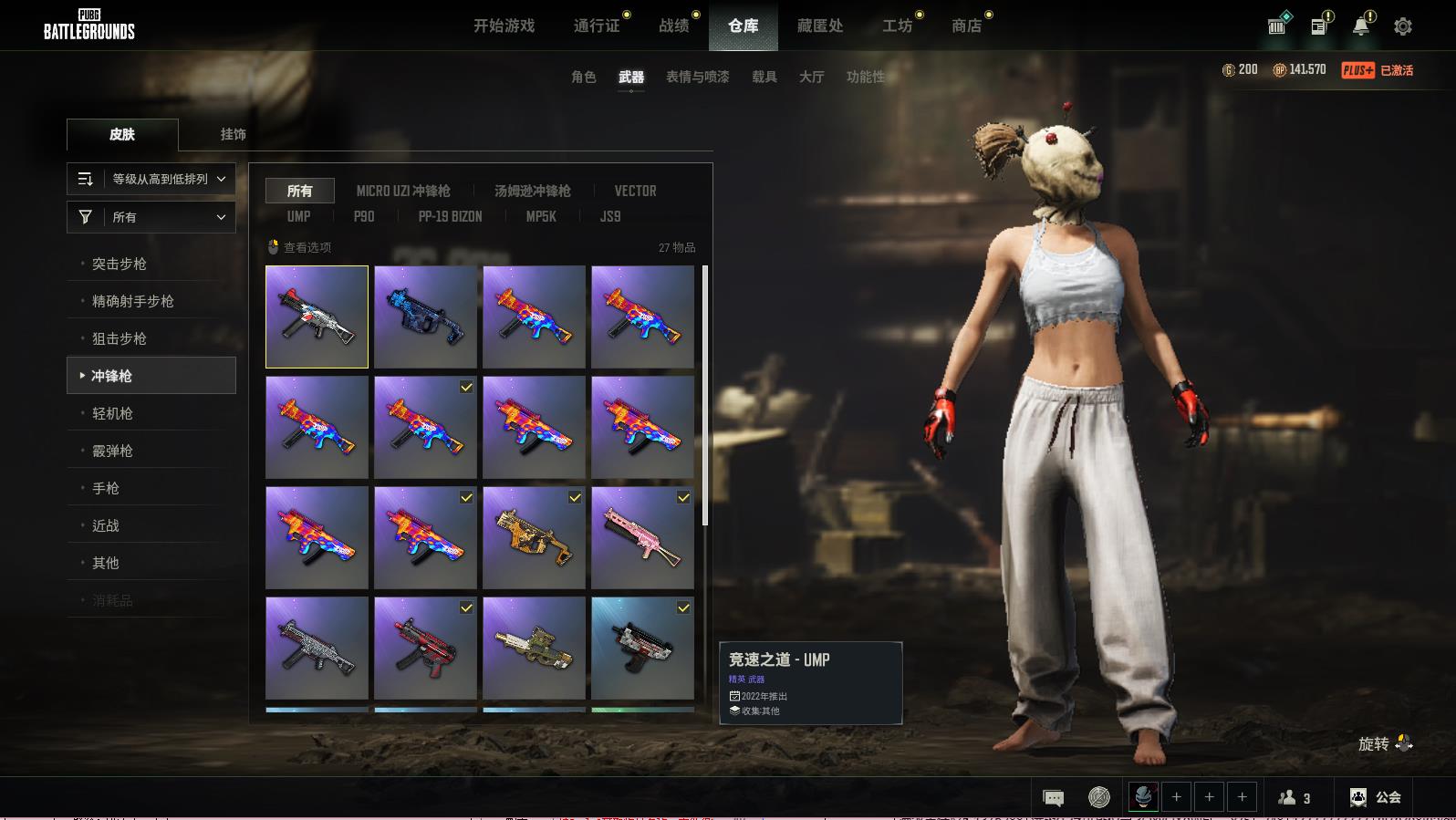Viewport: 1456px width, 820px height.
Task: Switch to the 角色 character sub-tab
Action: click(x=583, y=78)
